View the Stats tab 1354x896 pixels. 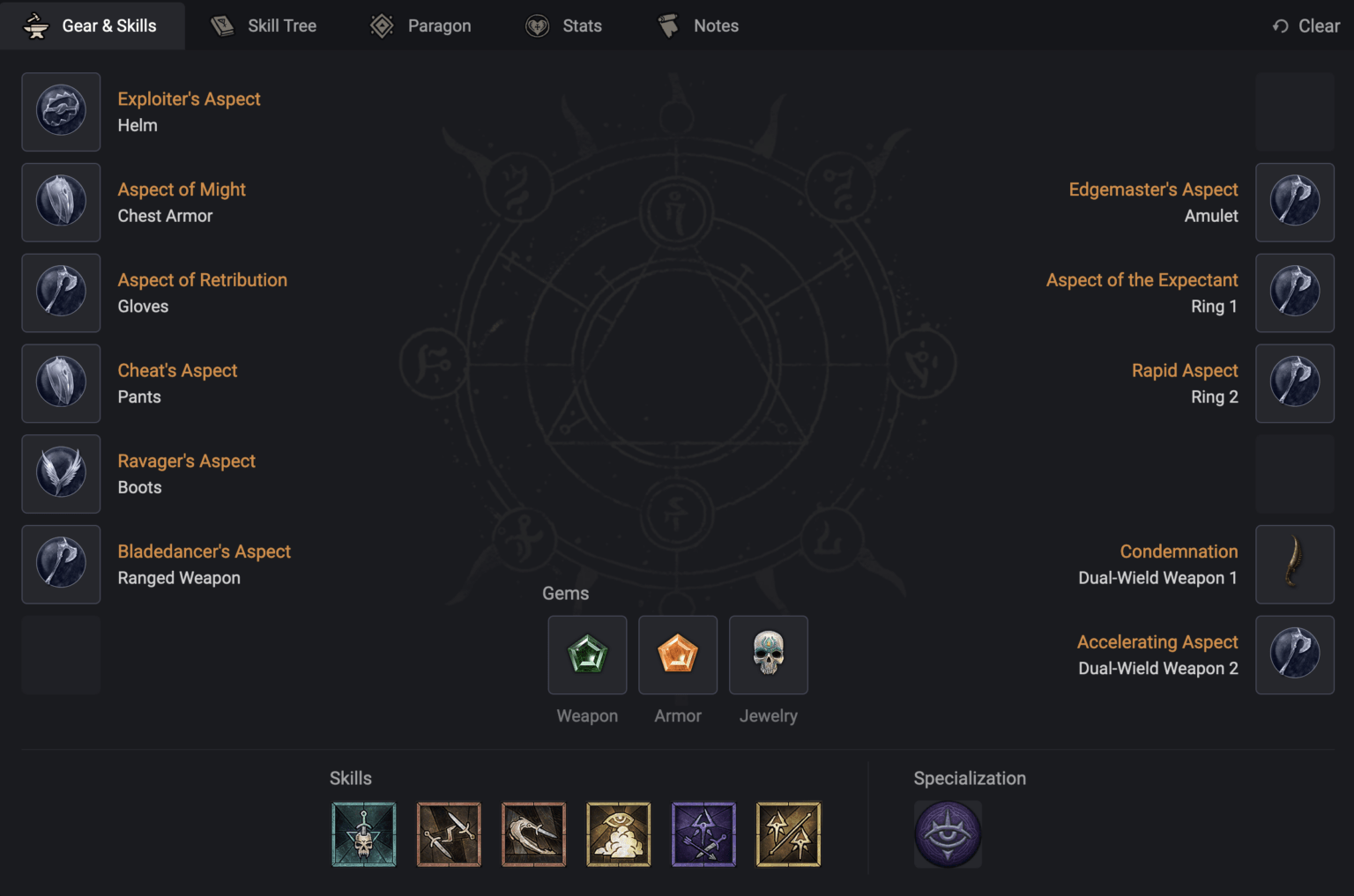[x=564, y=26]
